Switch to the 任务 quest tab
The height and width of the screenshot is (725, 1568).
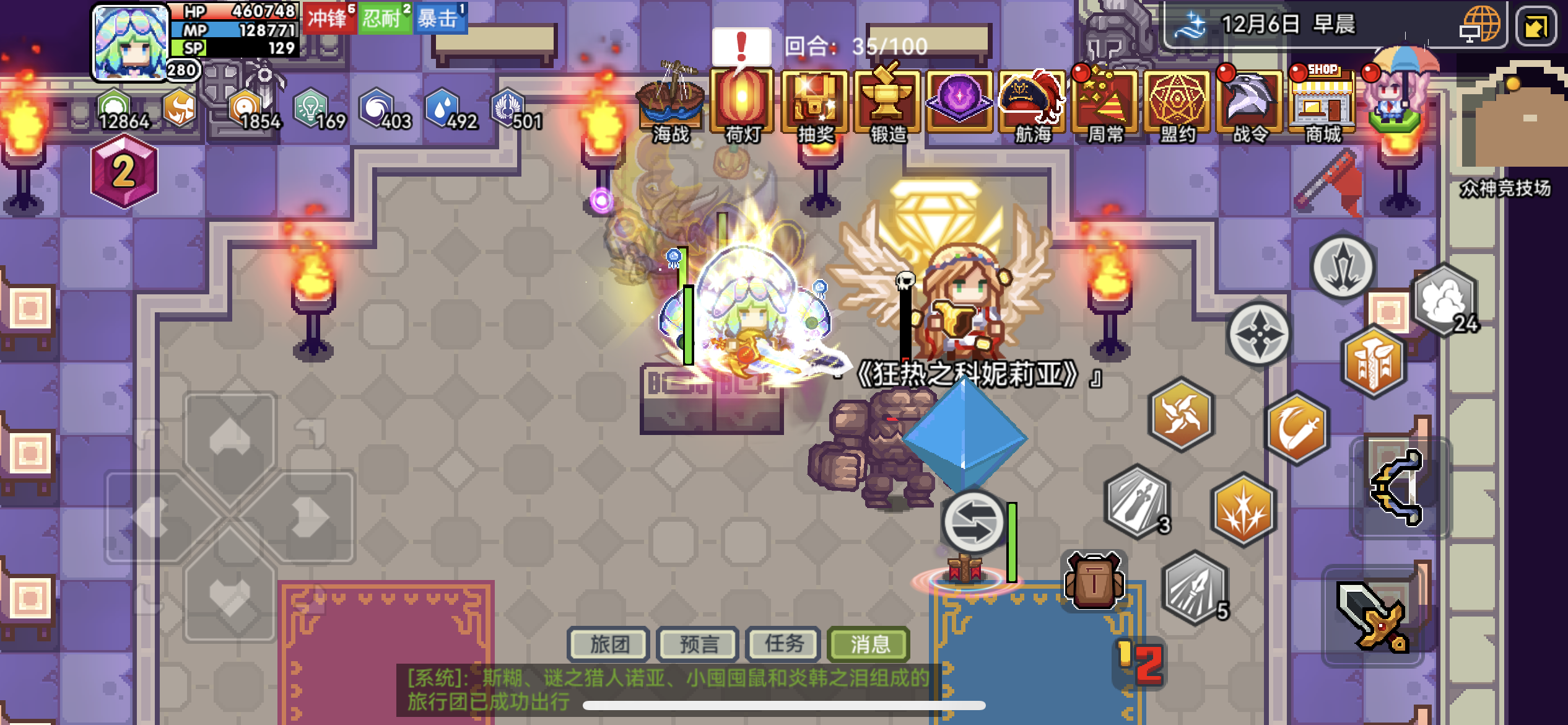(x=783, y=645)
